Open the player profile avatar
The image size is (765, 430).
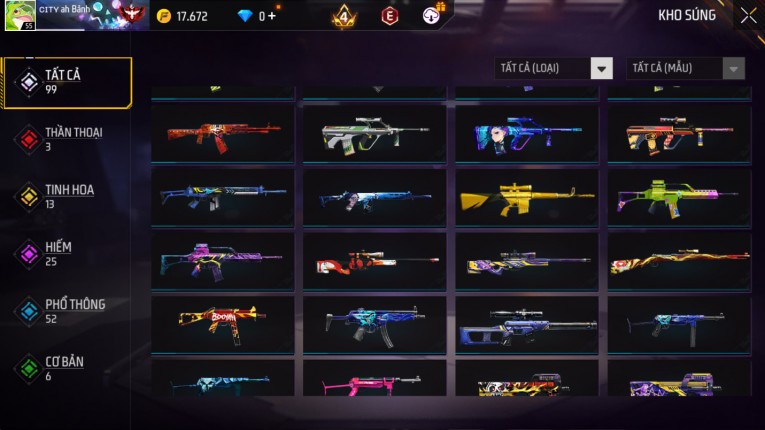[x=20, y=15]
